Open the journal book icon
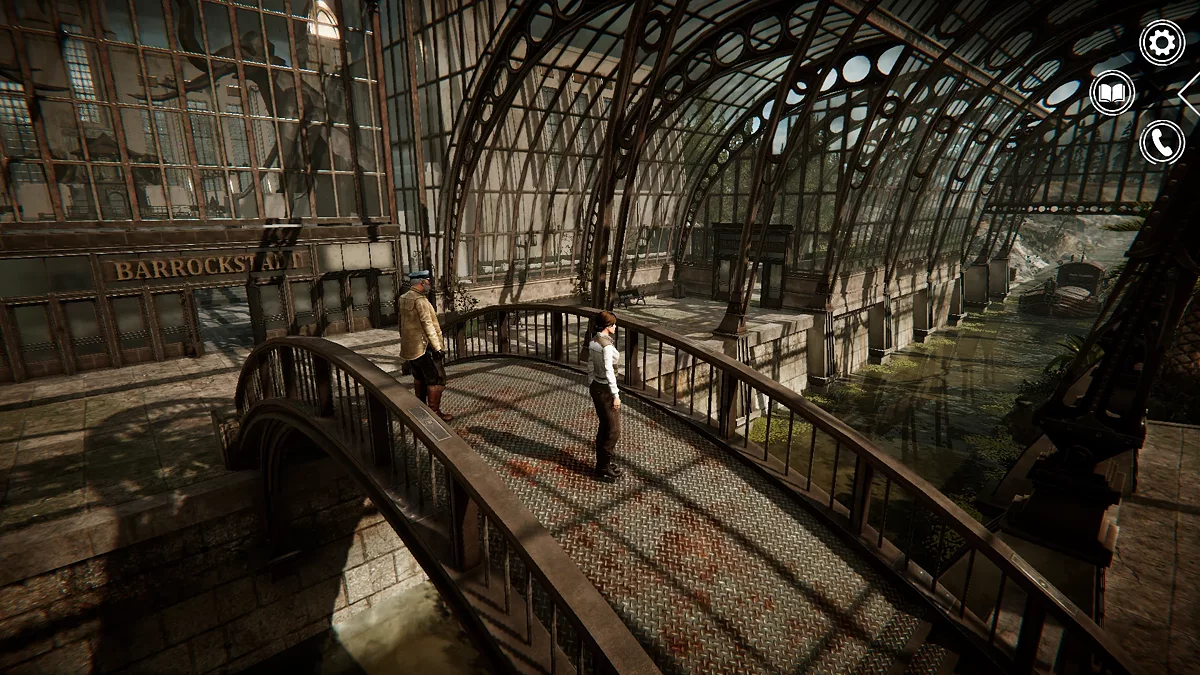 coord(1112,93)
